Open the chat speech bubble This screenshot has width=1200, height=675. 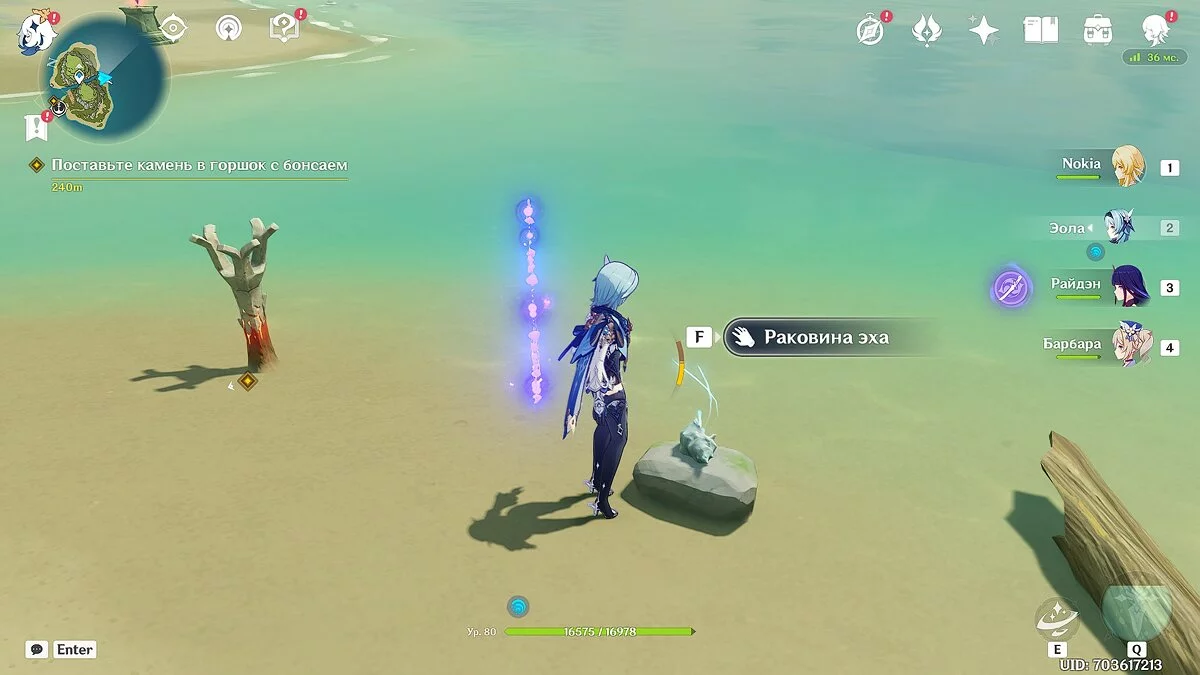tap(37, 649)
